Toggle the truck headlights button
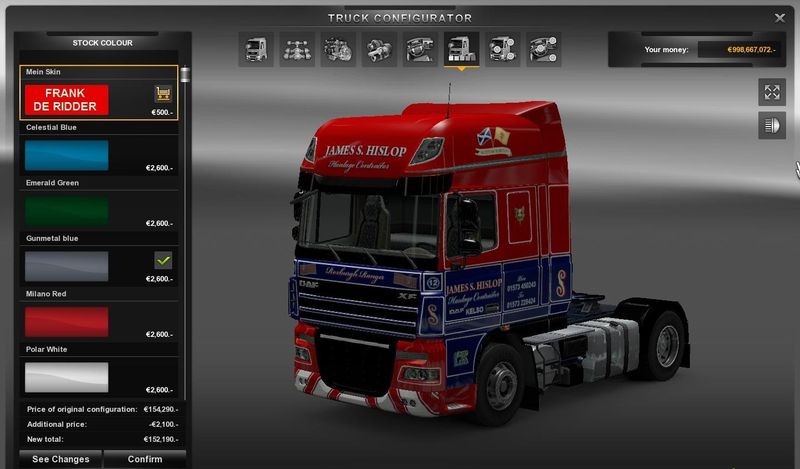Viewport: 800px width, 469px height. point(771,125)
